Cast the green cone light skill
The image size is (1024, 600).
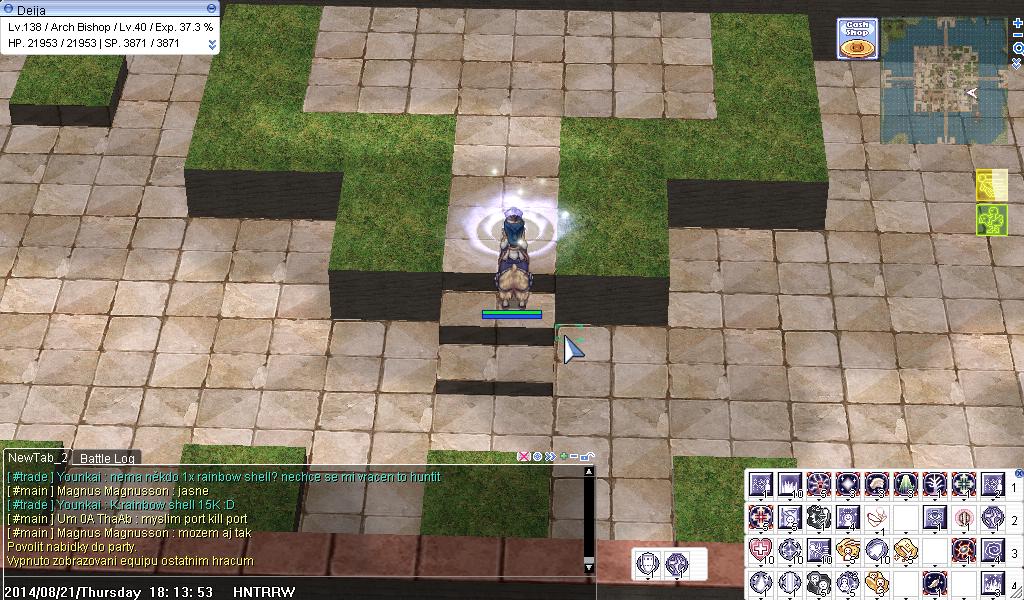(906, 486)
